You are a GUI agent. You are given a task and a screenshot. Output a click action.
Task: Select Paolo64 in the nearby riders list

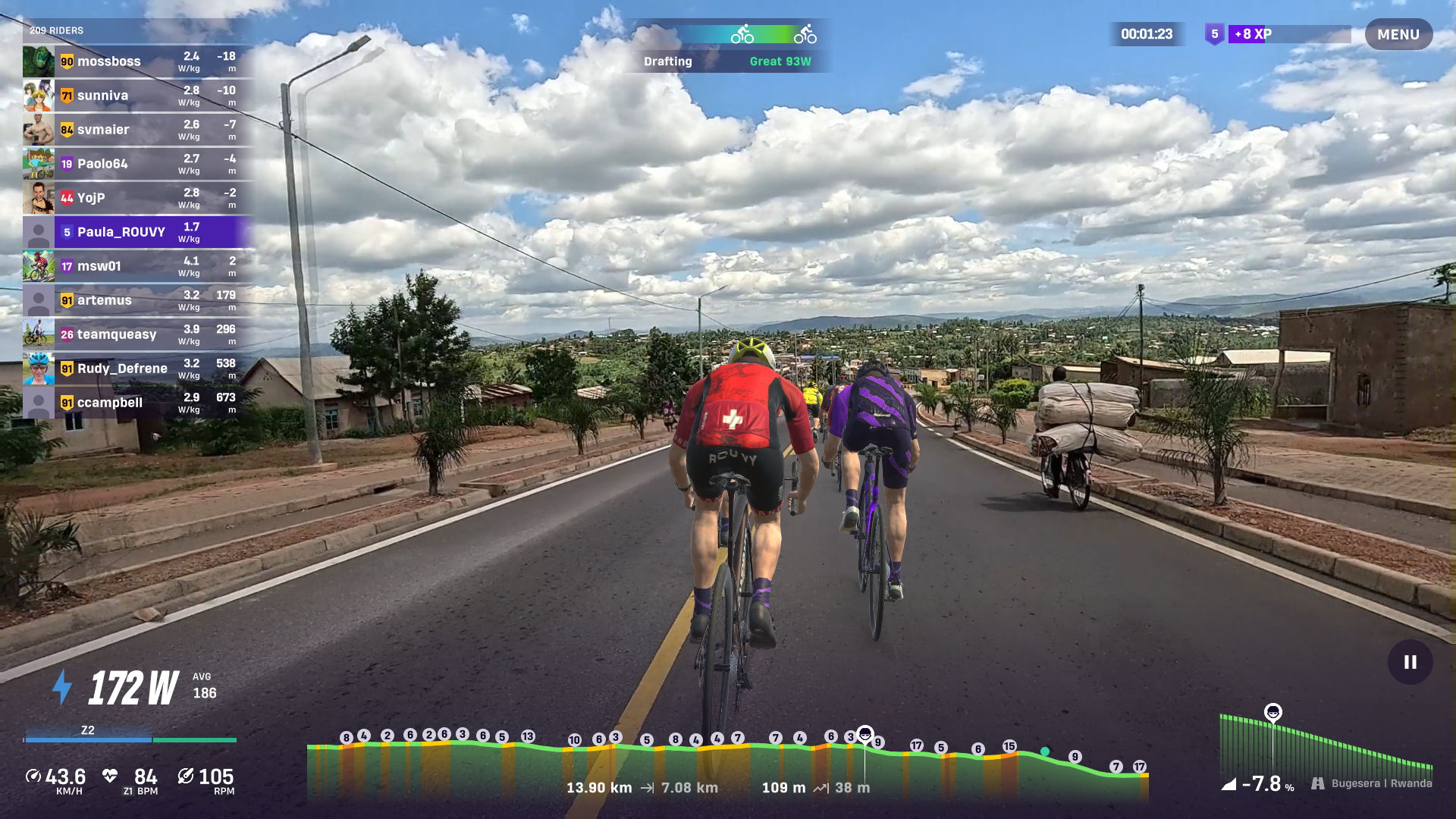138,164
